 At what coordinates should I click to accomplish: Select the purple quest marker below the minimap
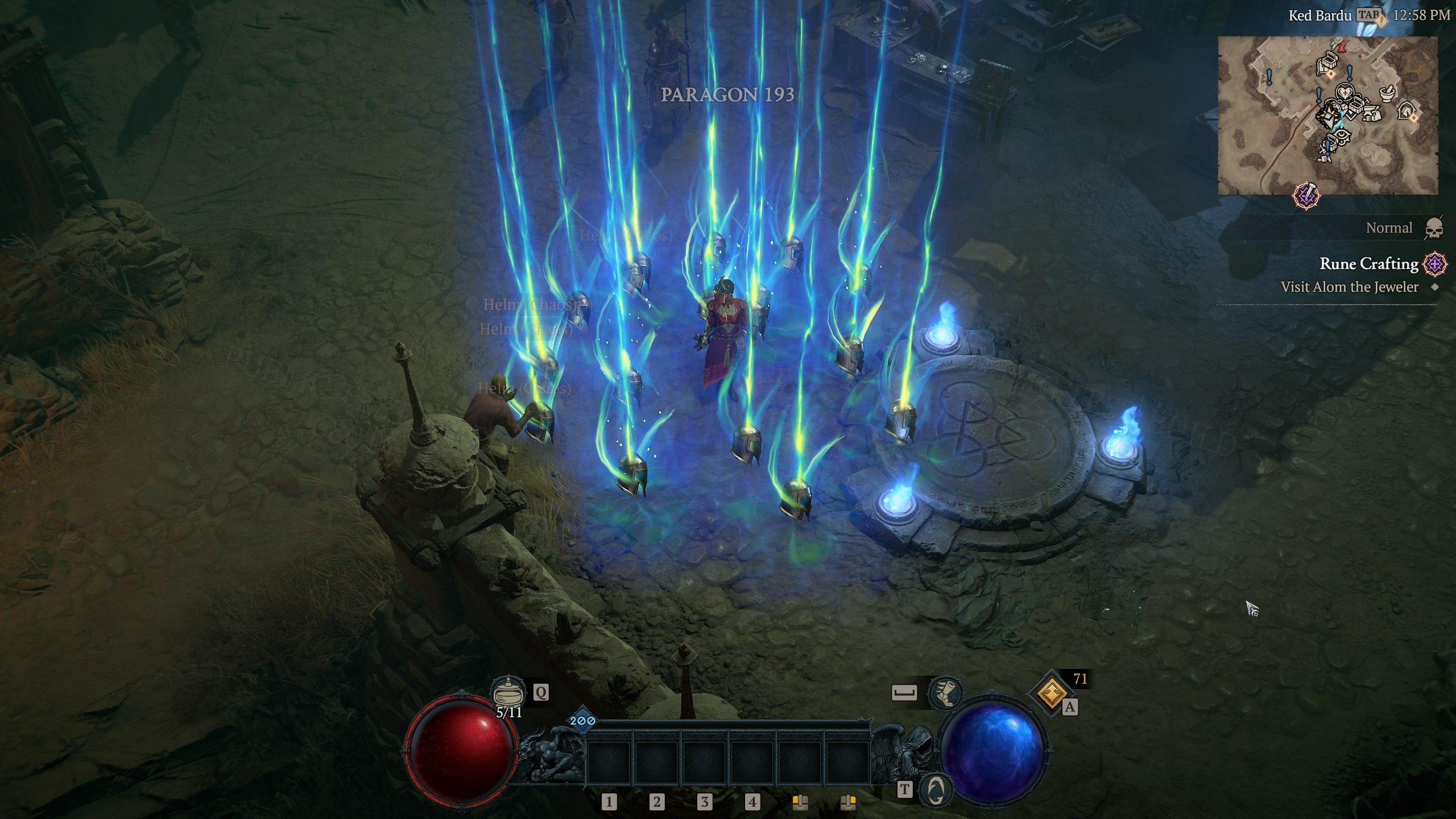pos(1306,196)
